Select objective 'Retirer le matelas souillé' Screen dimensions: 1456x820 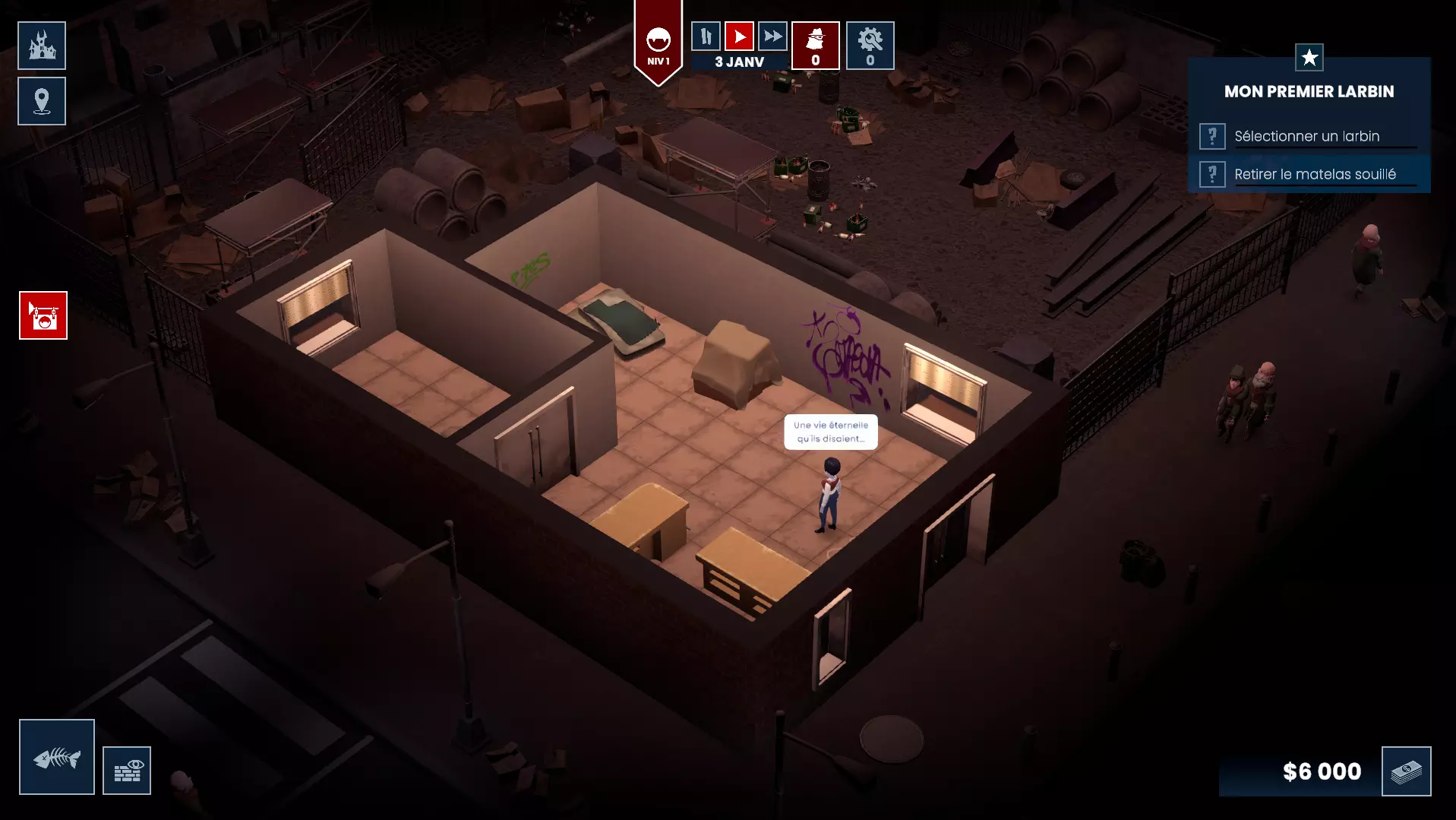[x=1314, y=175]
